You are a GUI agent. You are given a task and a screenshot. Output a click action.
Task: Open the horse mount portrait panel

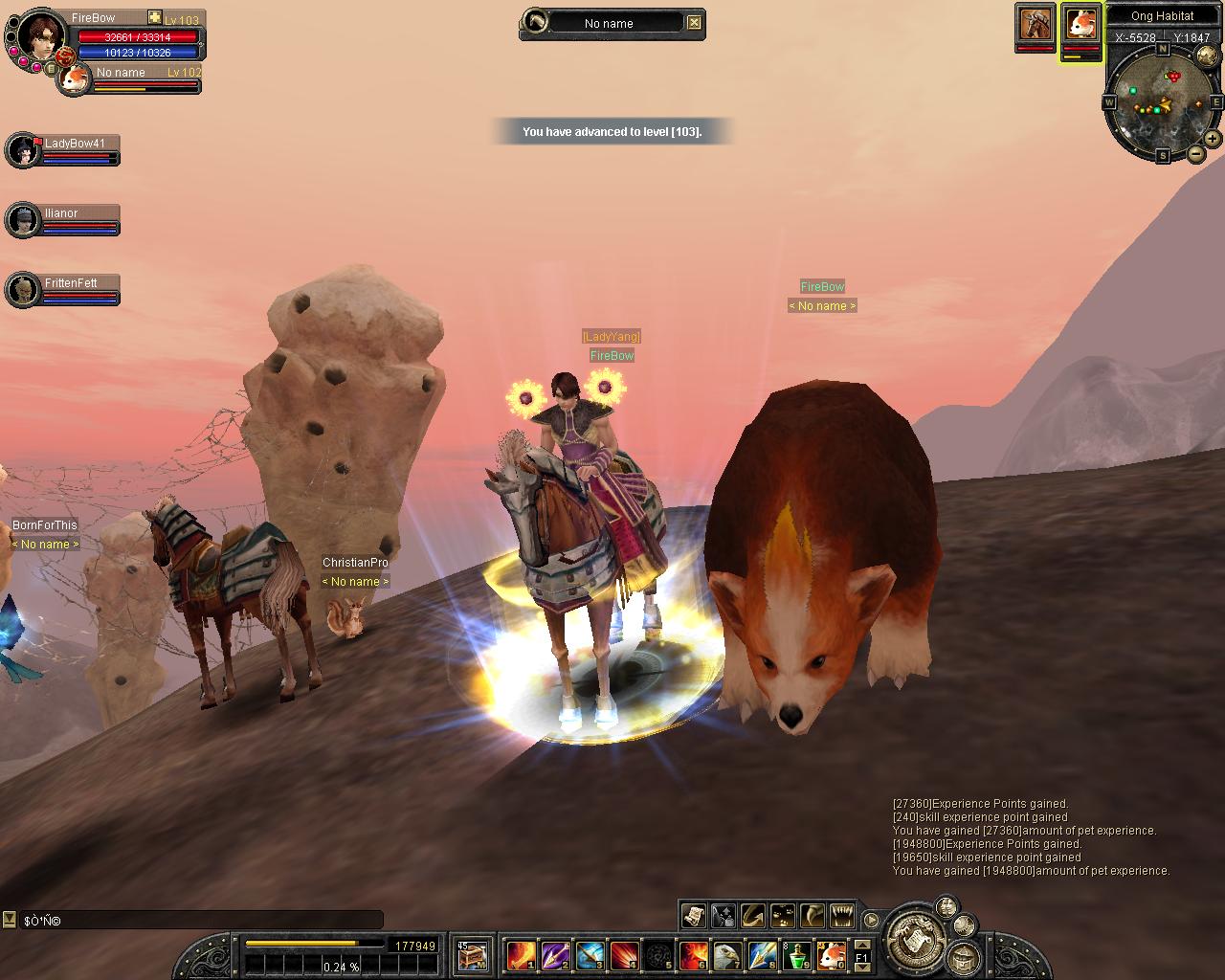point(1035,24)
